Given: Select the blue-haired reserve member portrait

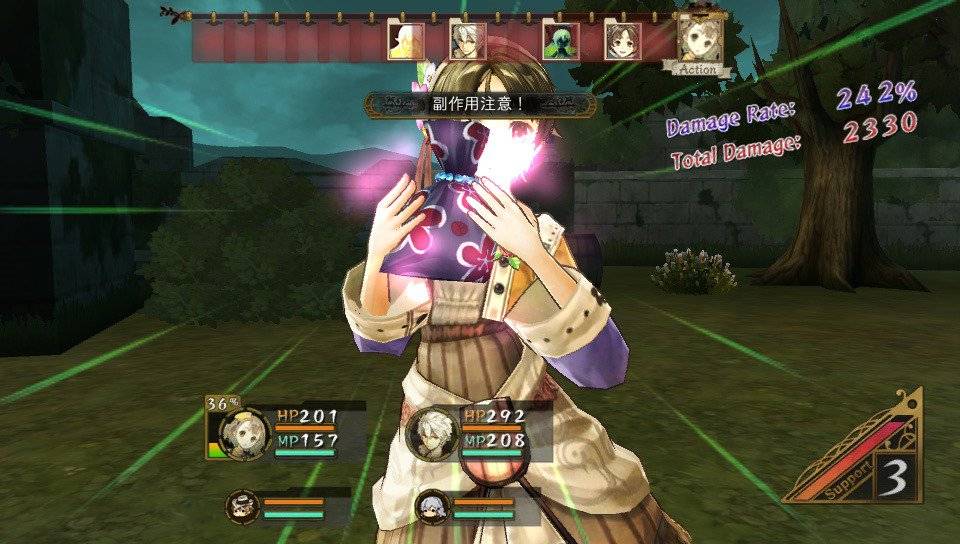Looking at the screenshot, I should click(432, 506).
